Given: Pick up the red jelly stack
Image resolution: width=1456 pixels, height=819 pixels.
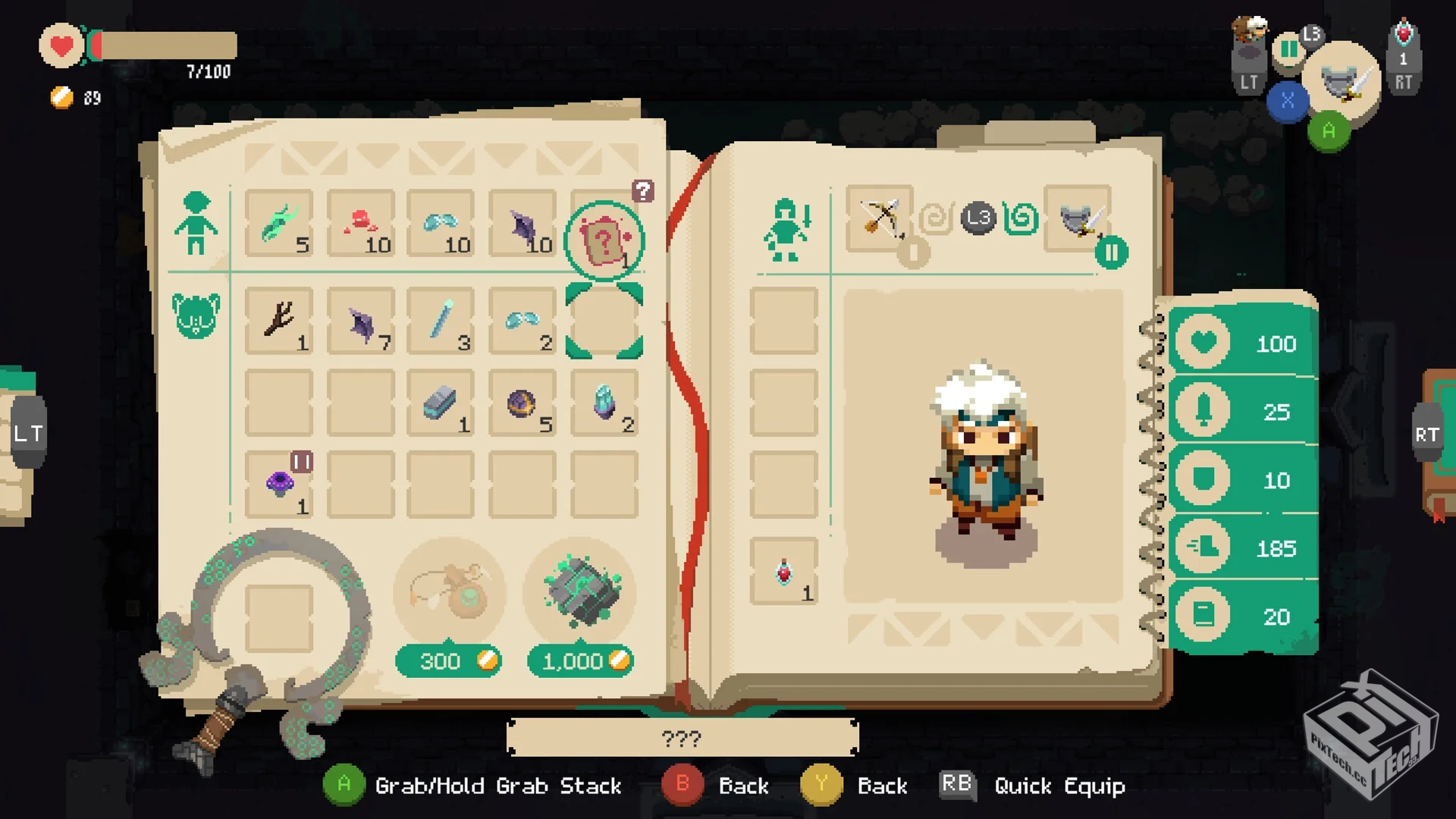Looking at the screenshot, I should pos(361,224).
